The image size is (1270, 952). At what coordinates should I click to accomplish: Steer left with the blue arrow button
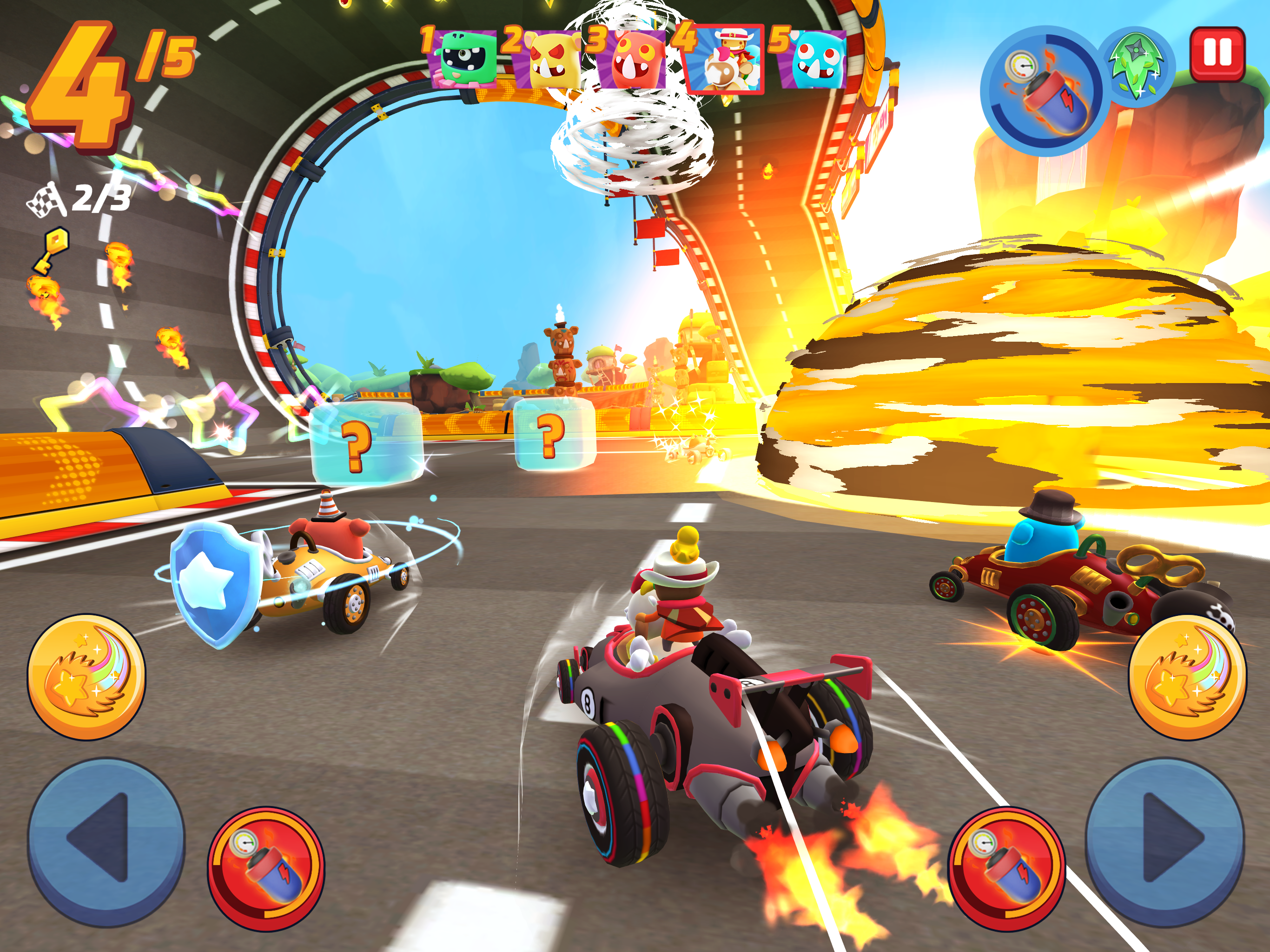point(106,842)
